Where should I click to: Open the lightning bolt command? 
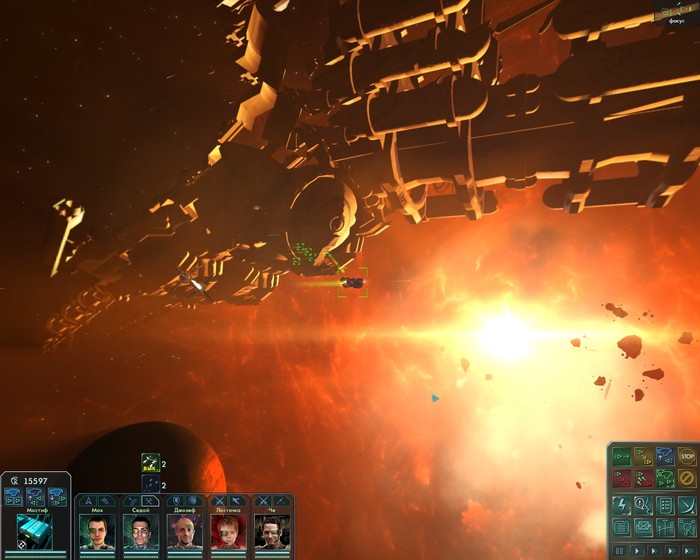click(x=620, y=504)
